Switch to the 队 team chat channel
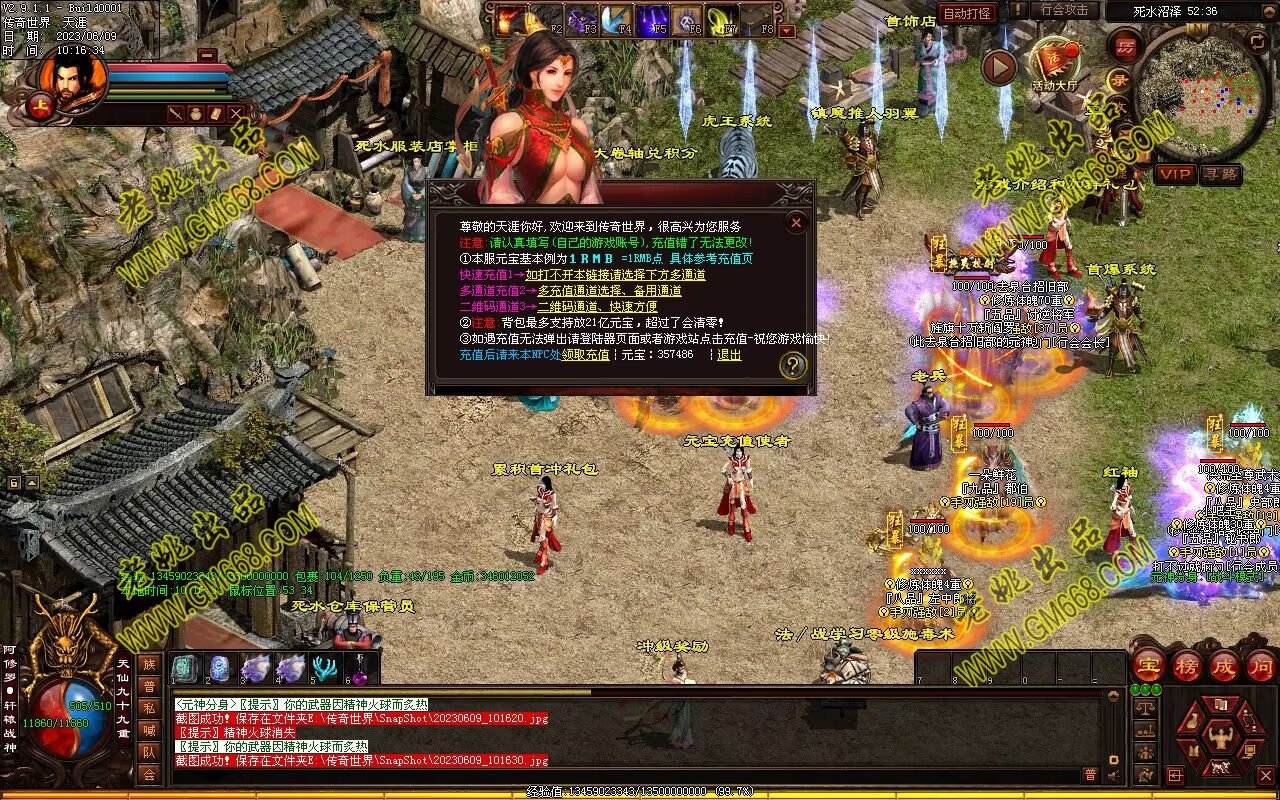Screen dimensions: 1280x800 point(148,752)
